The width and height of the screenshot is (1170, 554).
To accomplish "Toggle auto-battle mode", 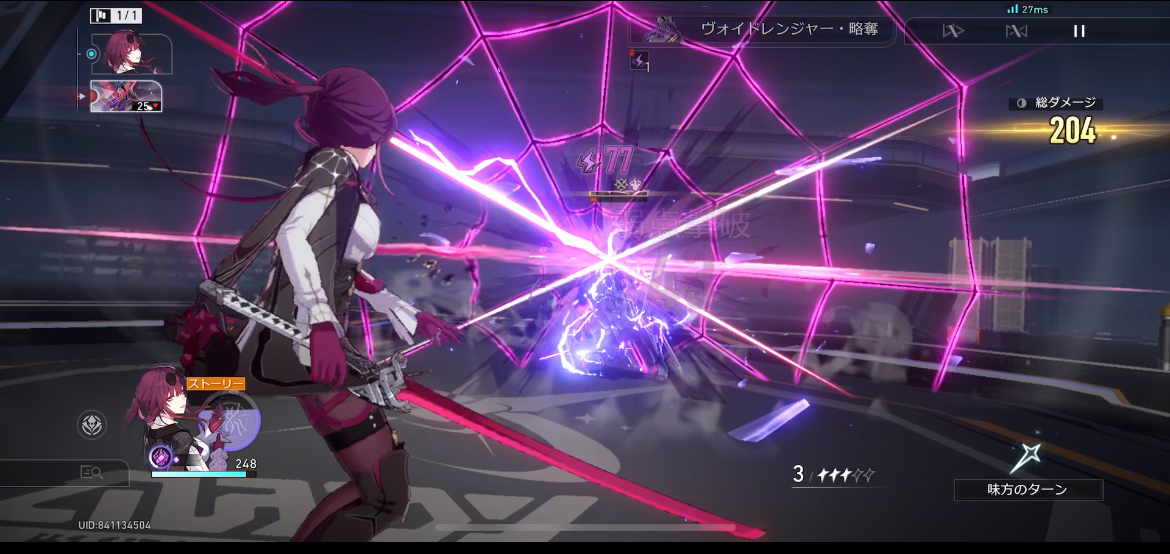I will tap(1016, 31).
